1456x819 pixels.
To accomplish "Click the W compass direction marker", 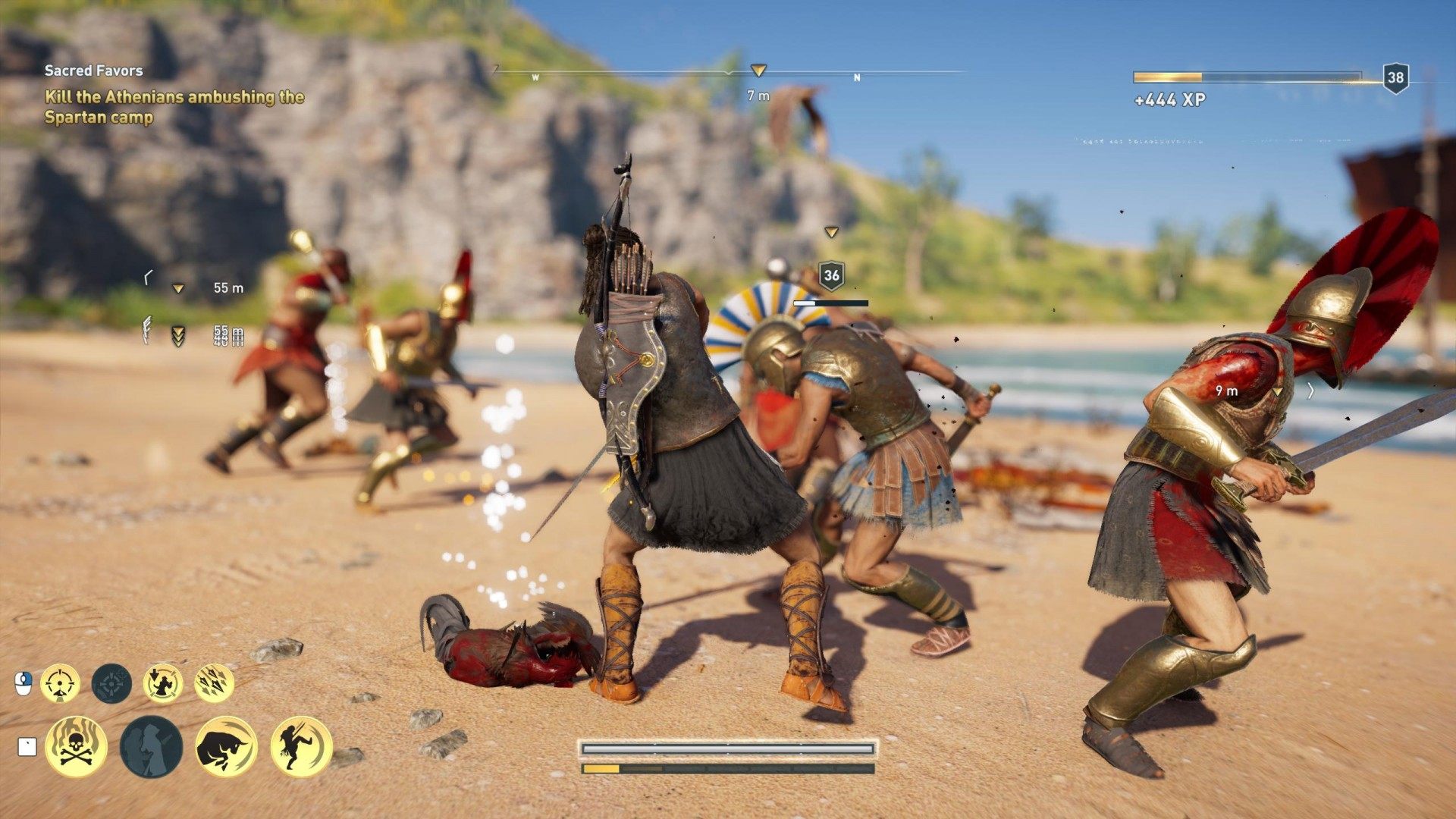I will [x=535, y=76].
